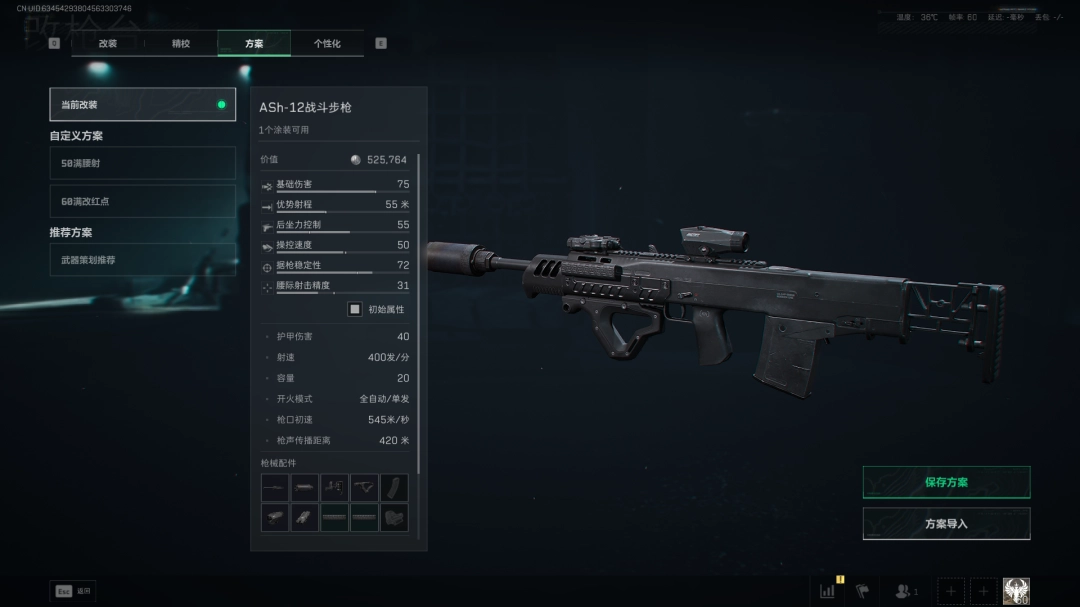This screenshot has height=607, width=1080.
Task: Load the 60满改红点 custom scheme
Action: point(142,201)
